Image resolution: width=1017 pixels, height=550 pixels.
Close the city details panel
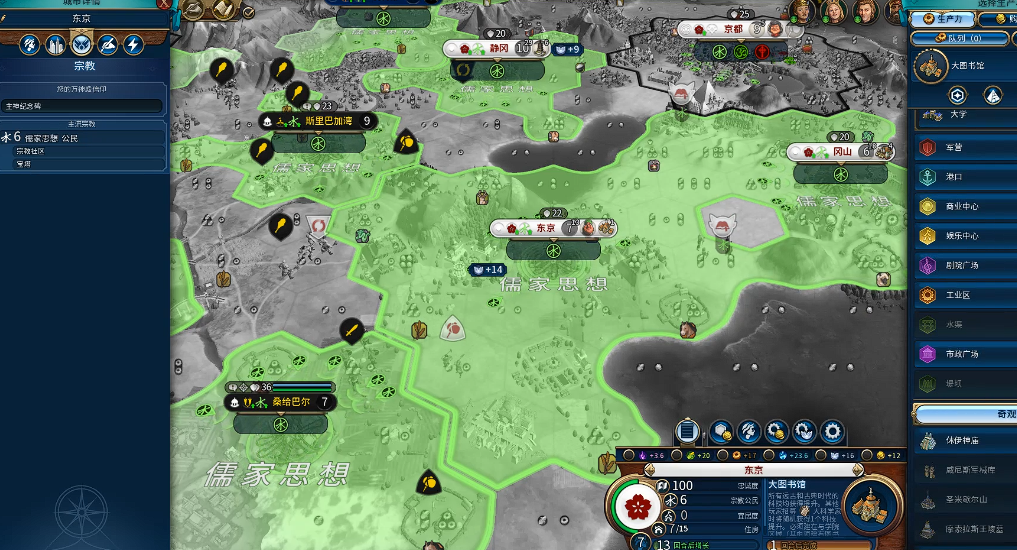tap(164, 5)
